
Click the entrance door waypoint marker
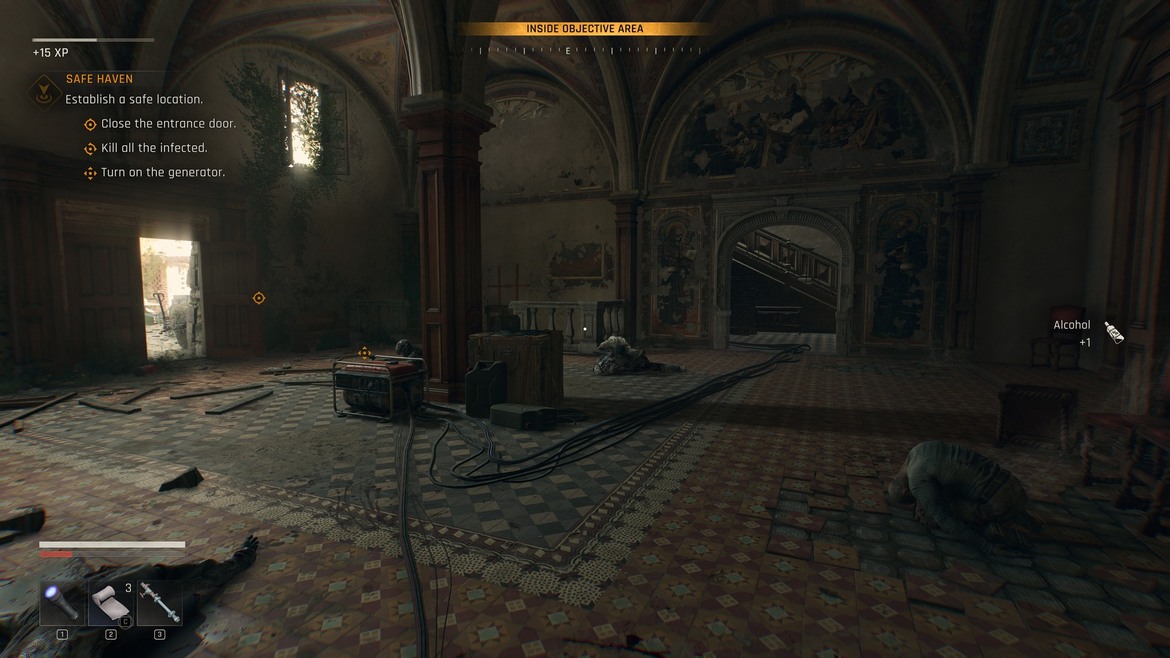point(259,298)
